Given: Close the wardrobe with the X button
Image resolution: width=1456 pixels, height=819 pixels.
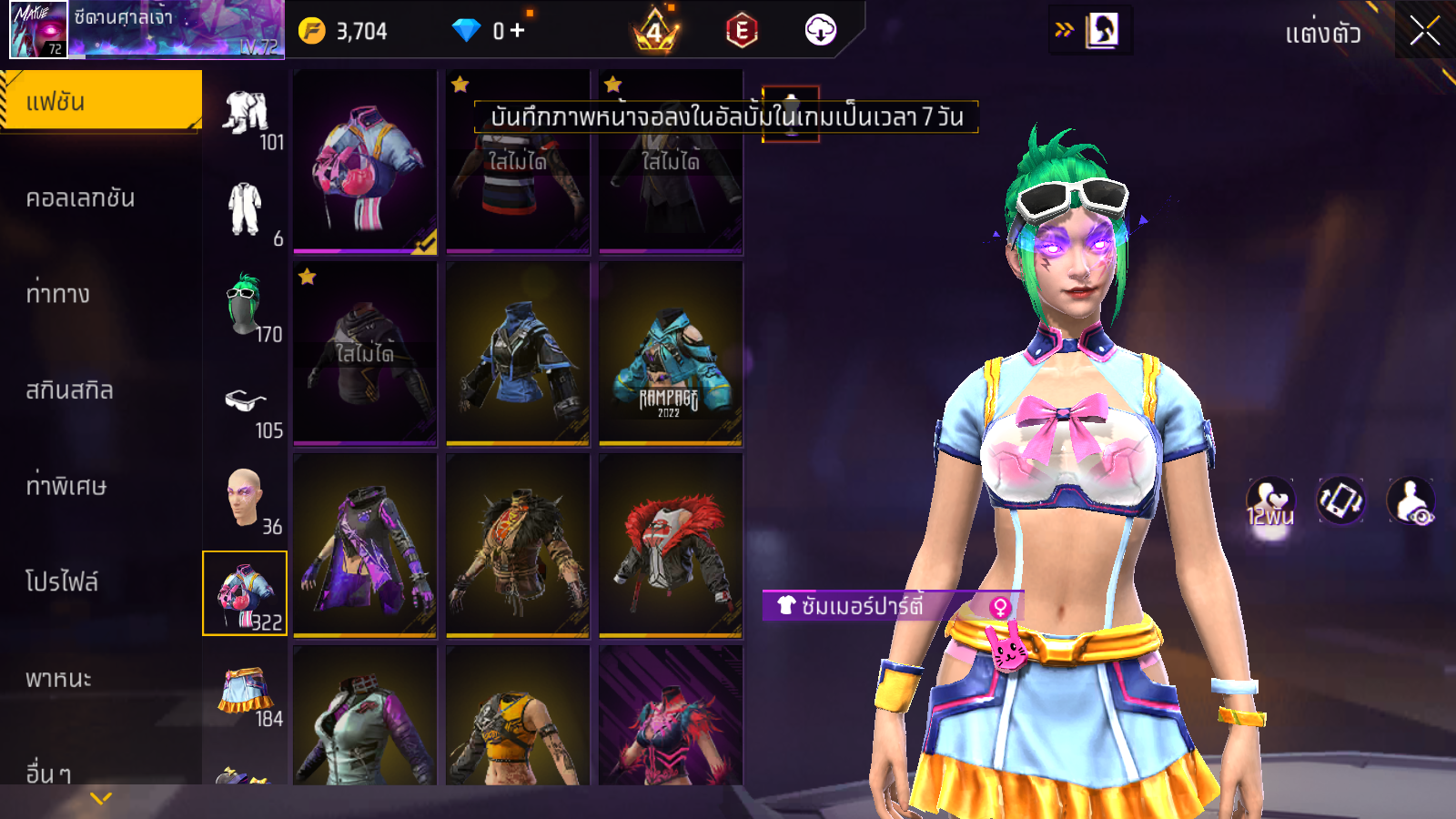Looking at the screenshot, I should tap(1424, 31).
